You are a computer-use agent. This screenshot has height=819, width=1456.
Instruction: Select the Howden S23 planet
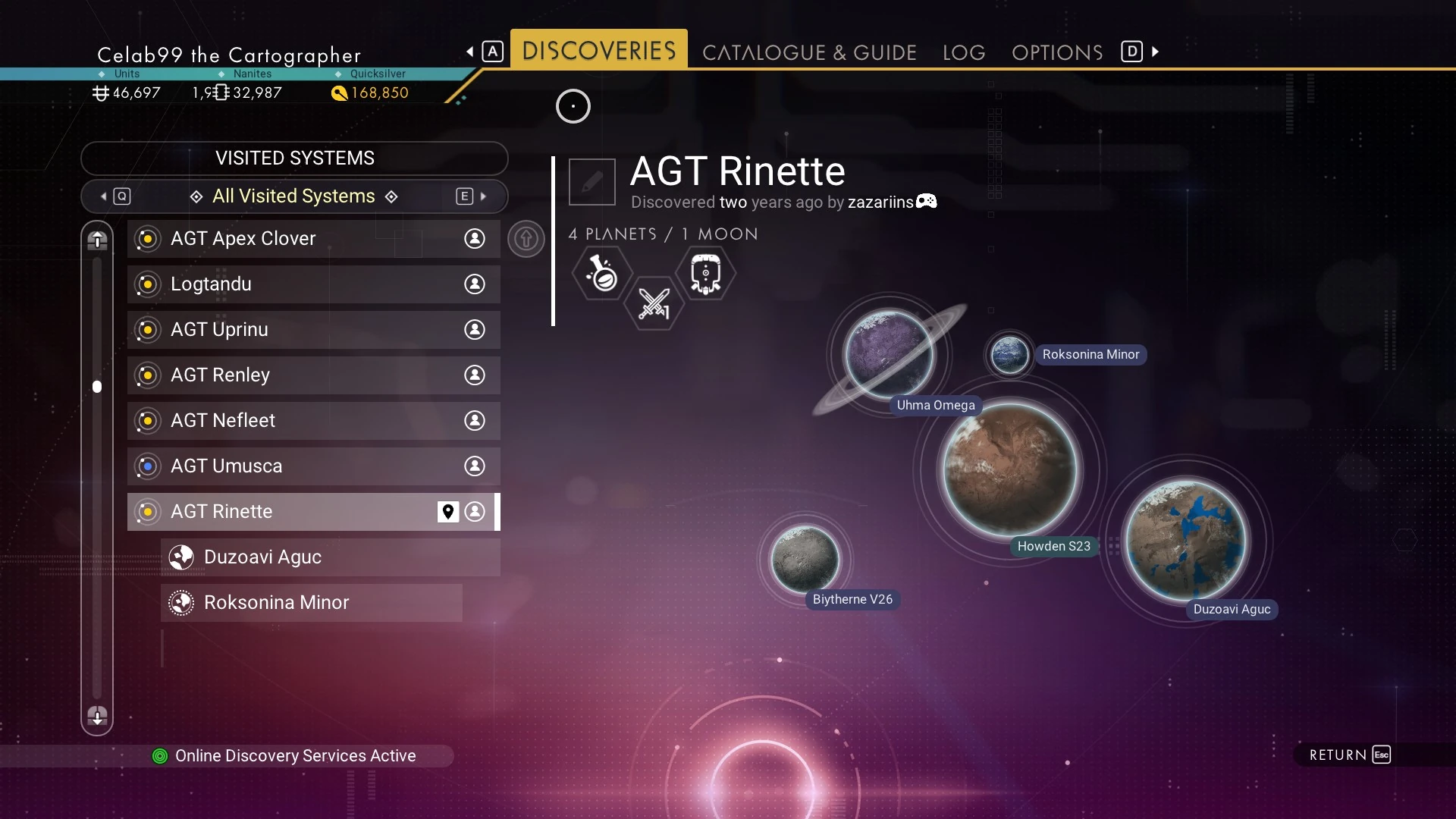[1009, 470]
